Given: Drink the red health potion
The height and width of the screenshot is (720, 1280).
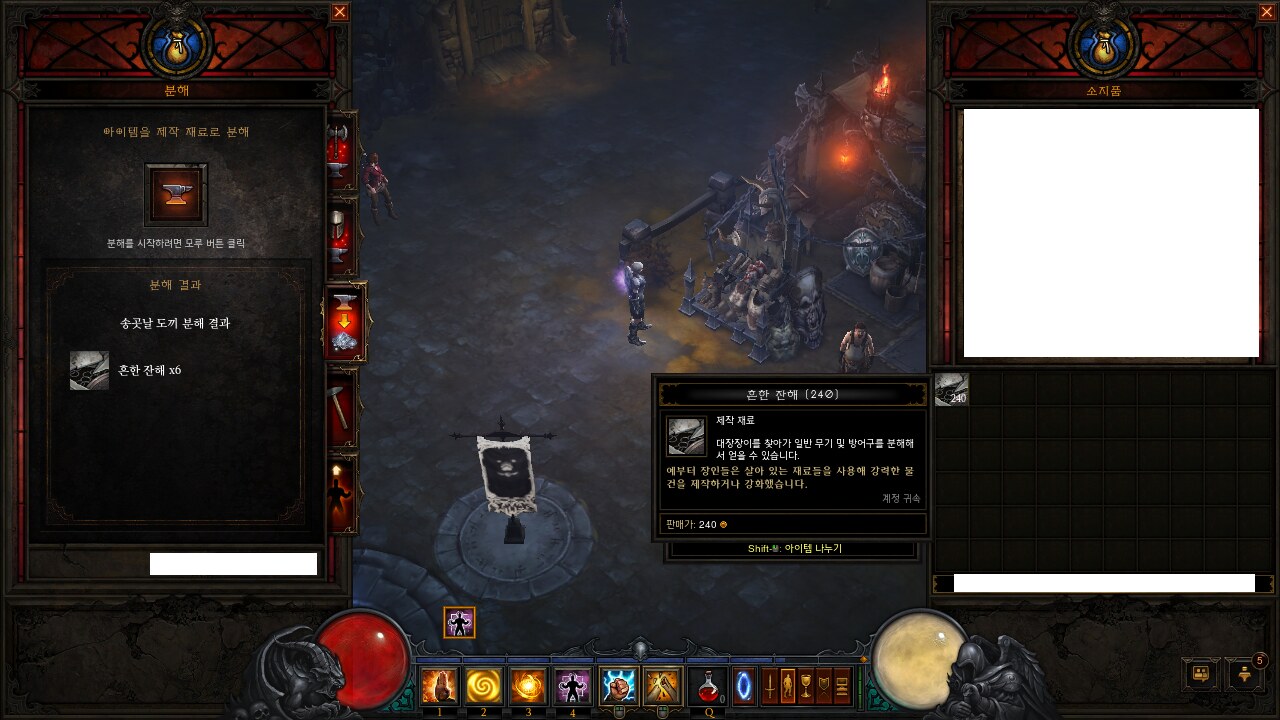Looking at the screenshot, I should point(708,687).
